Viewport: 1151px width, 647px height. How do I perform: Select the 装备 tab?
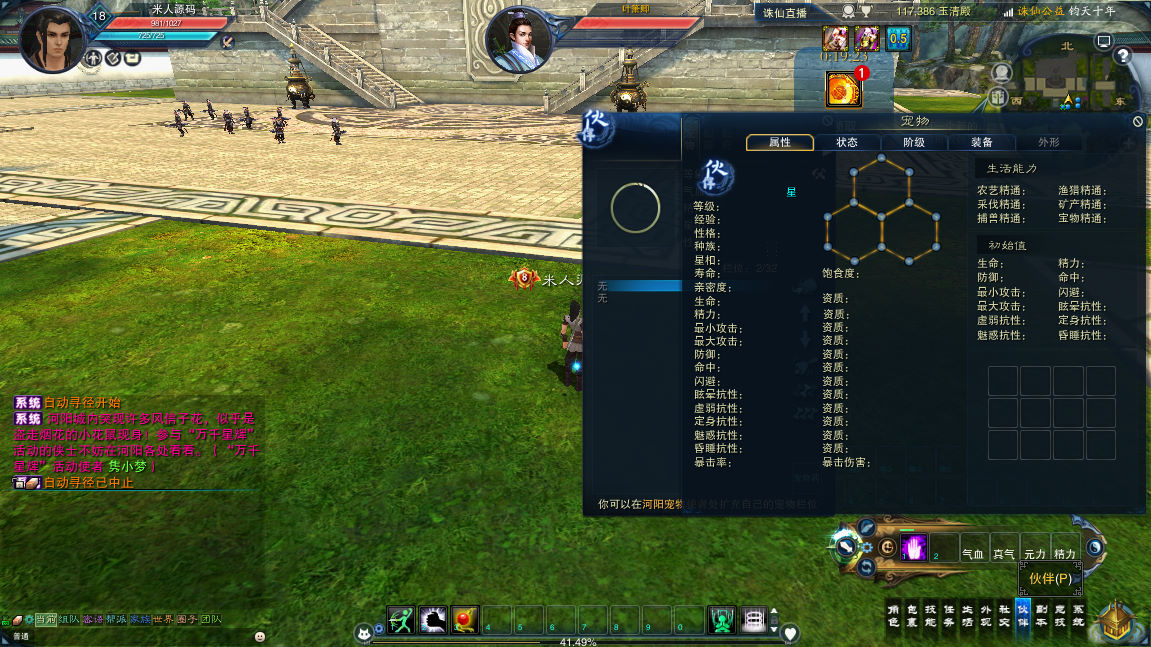[x=981, y=143]
